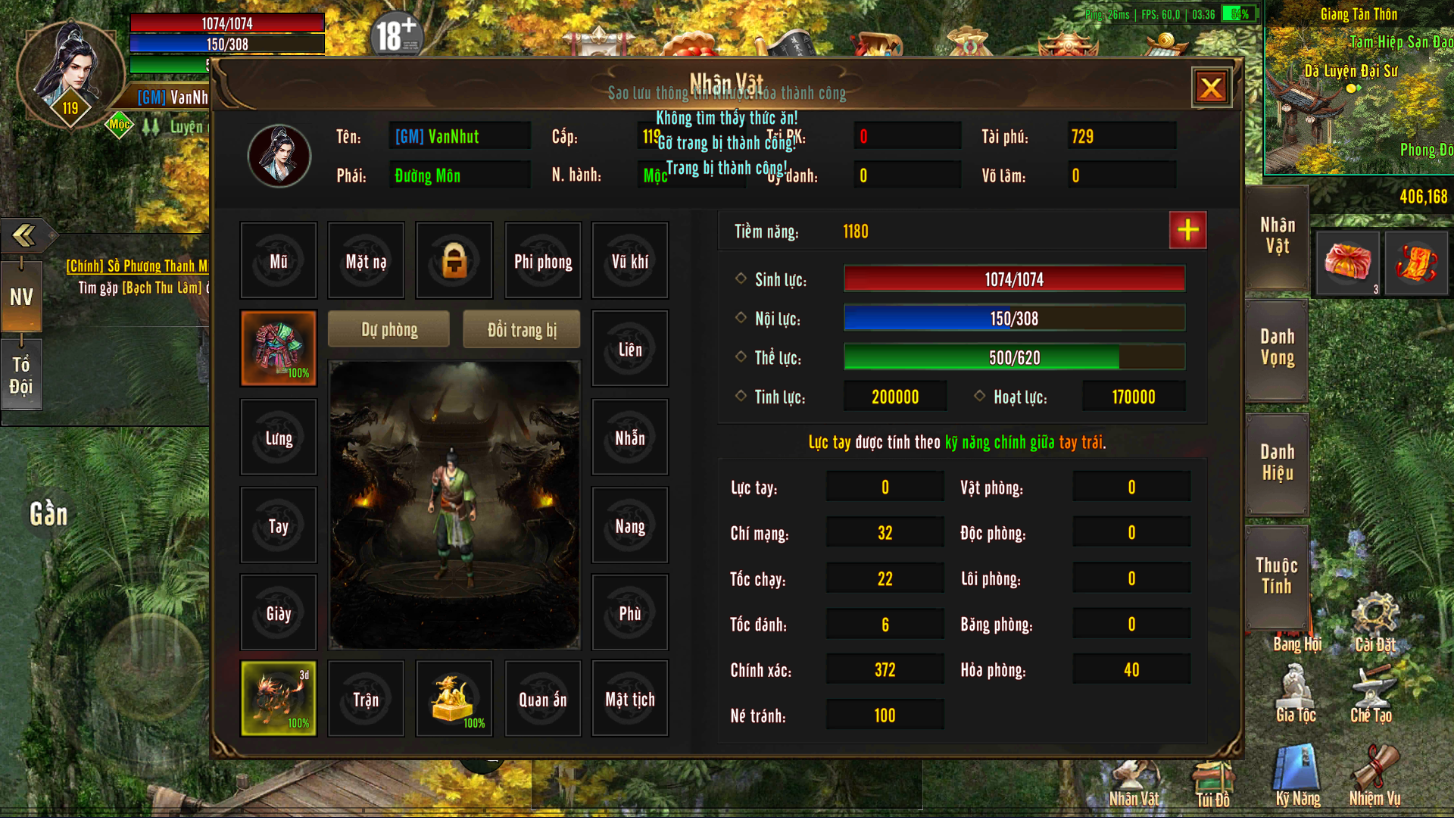Click the Đổi trang bị button

521,330
